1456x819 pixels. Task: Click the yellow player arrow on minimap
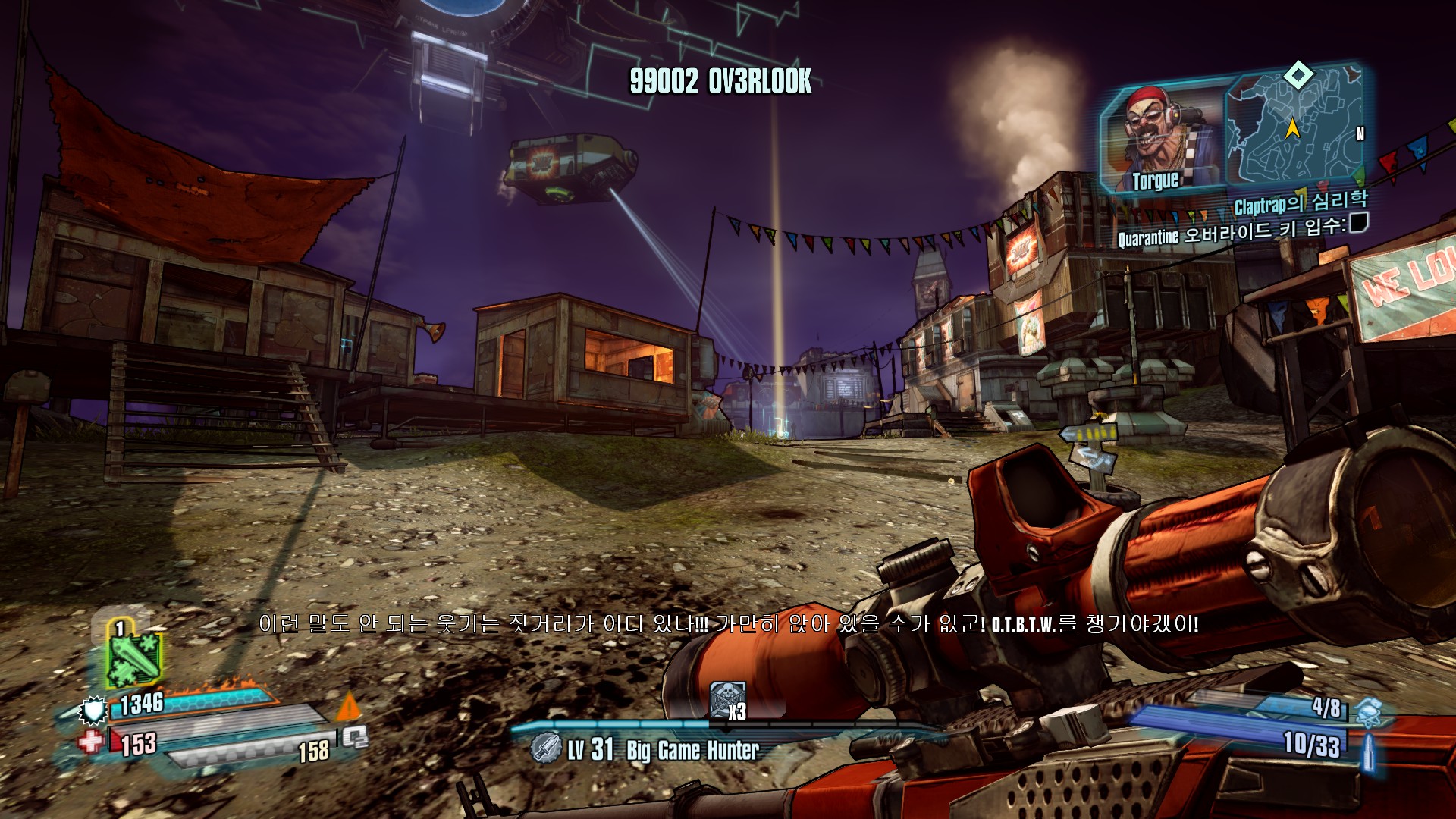[x=1292, y=128]
